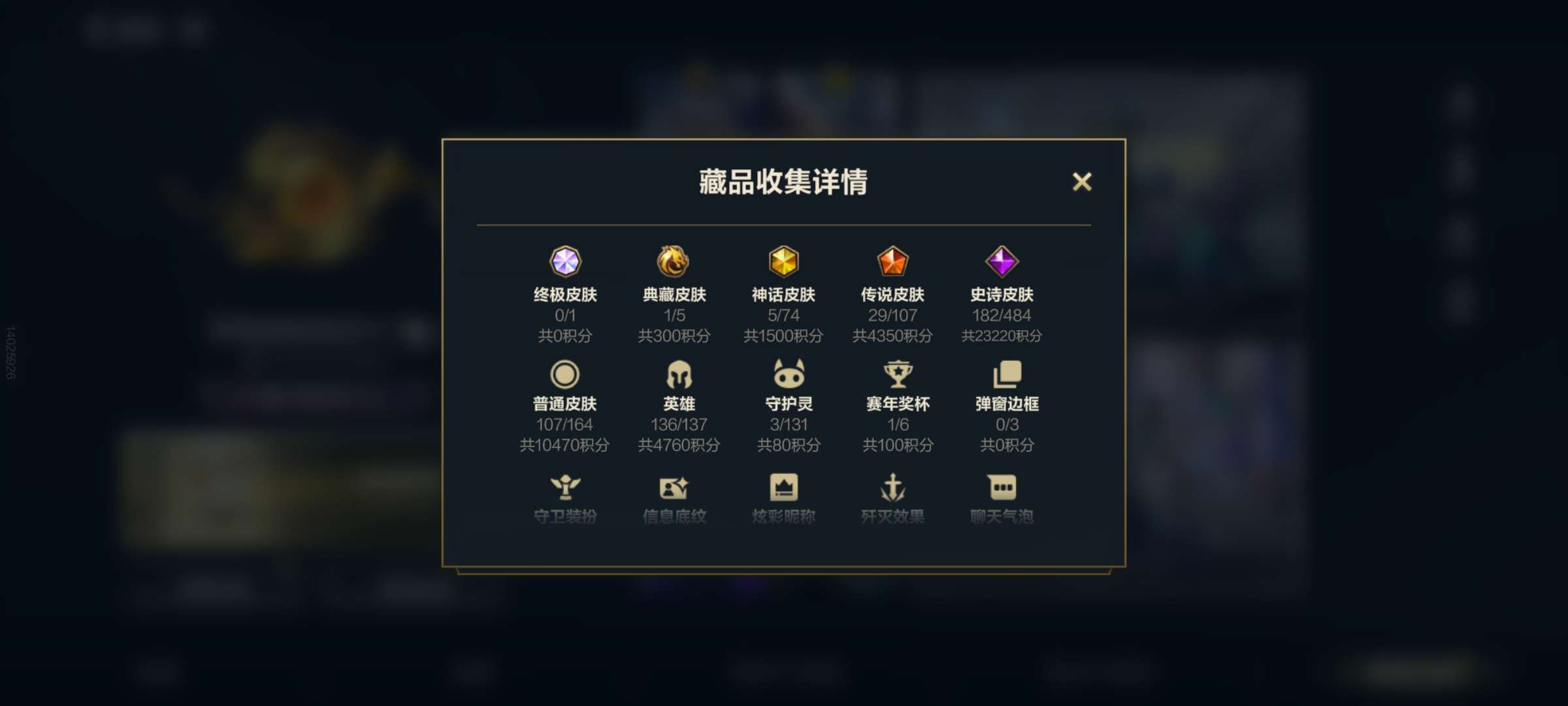Click the 共23220积分 score text
1568x706 pixels.
1002,336
